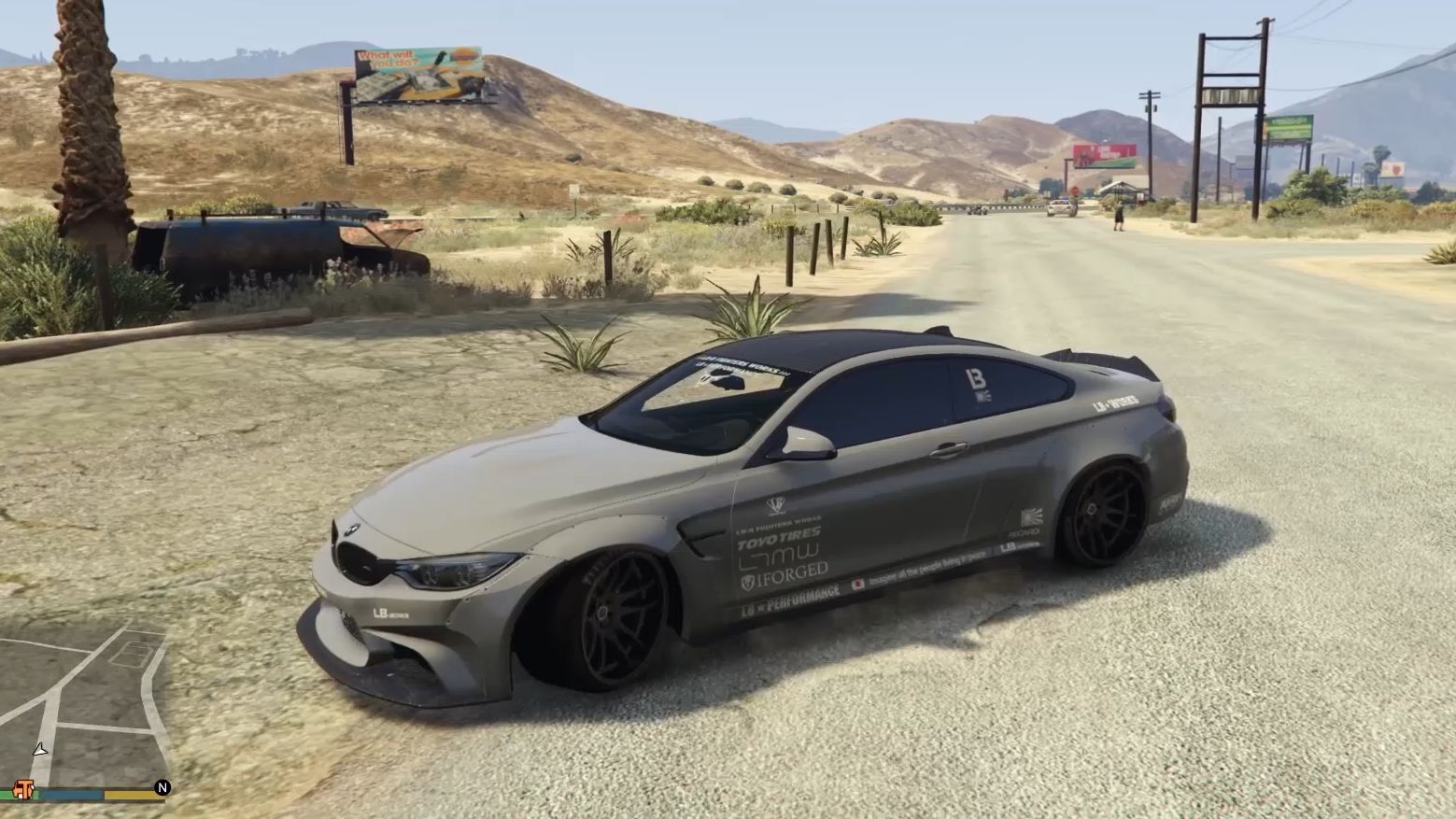This screenshot has height=819, width=1456.
Task: Click the North compass marker on minimap
Action: click(x=163, y=788)
